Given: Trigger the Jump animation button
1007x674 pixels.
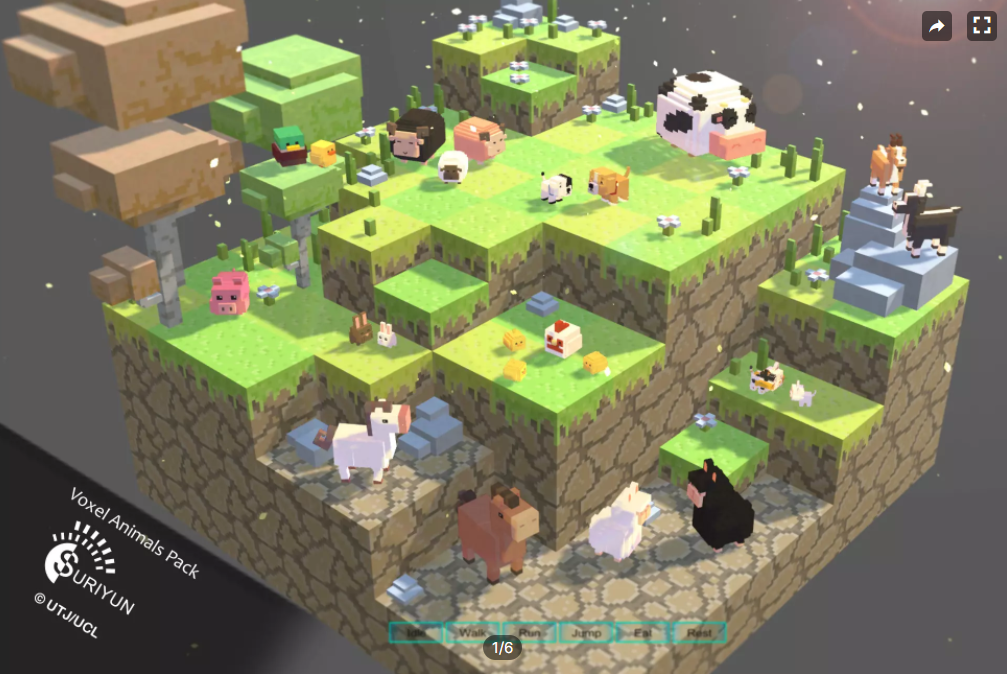Looking at the screenshot, I should 587,633.
